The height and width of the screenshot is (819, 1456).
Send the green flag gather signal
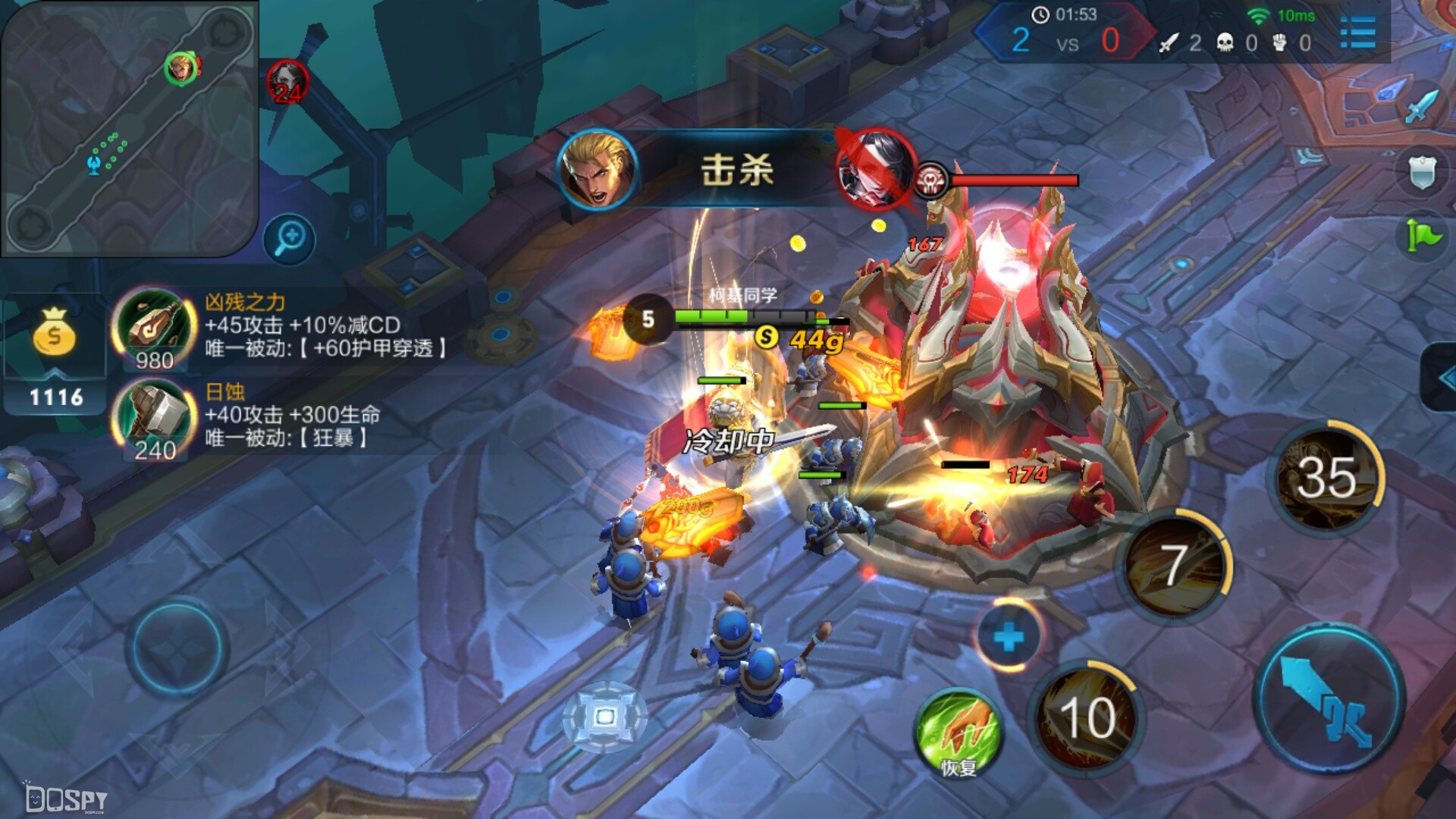pos(1423,235)
